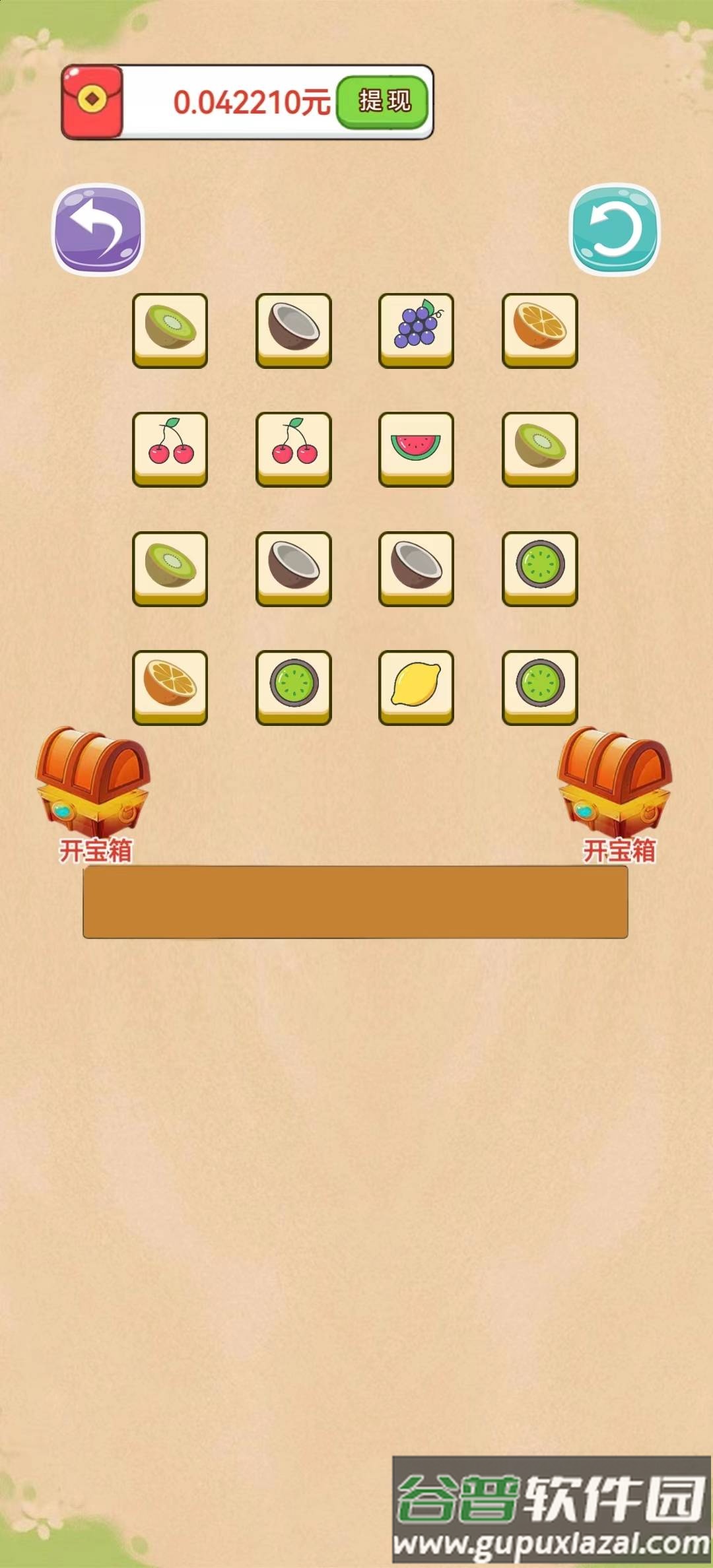
Task: Select the purple grapes tile
Action: tap(416, 329)
